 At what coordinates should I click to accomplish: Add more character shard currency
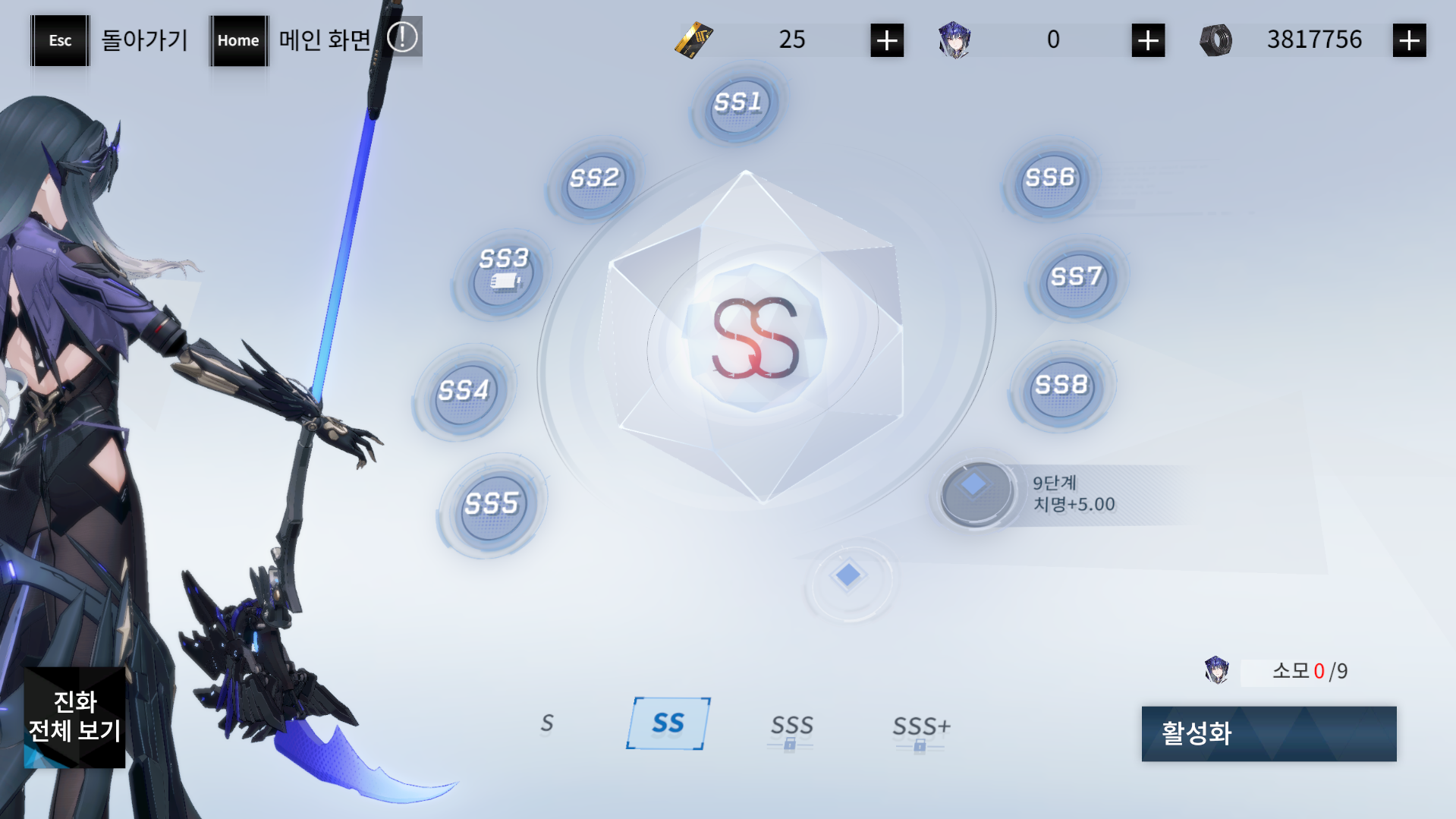point(1147,40)
